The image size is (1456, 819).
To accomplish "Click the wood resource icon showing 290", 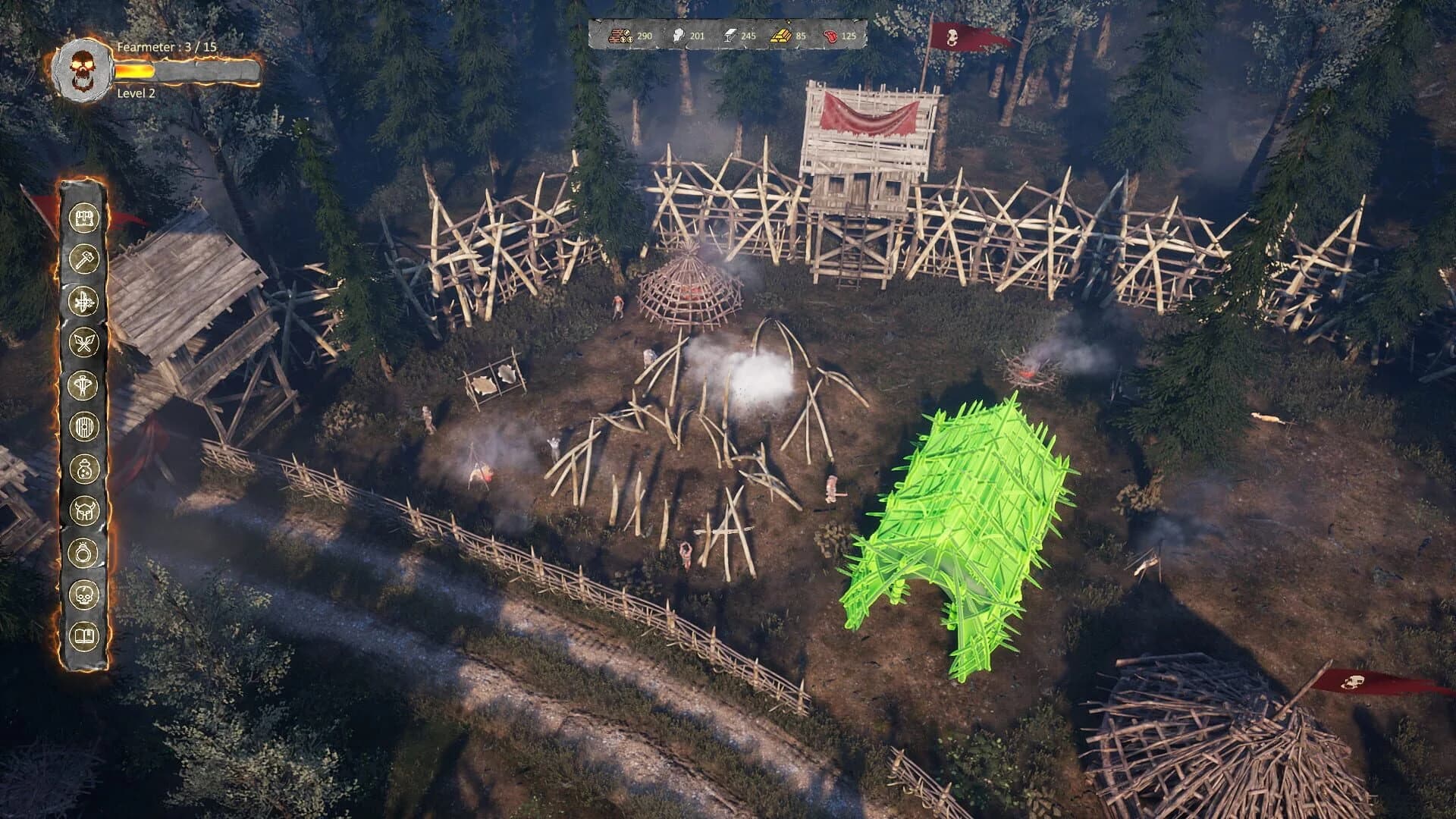I will click(x=620, y=36).
